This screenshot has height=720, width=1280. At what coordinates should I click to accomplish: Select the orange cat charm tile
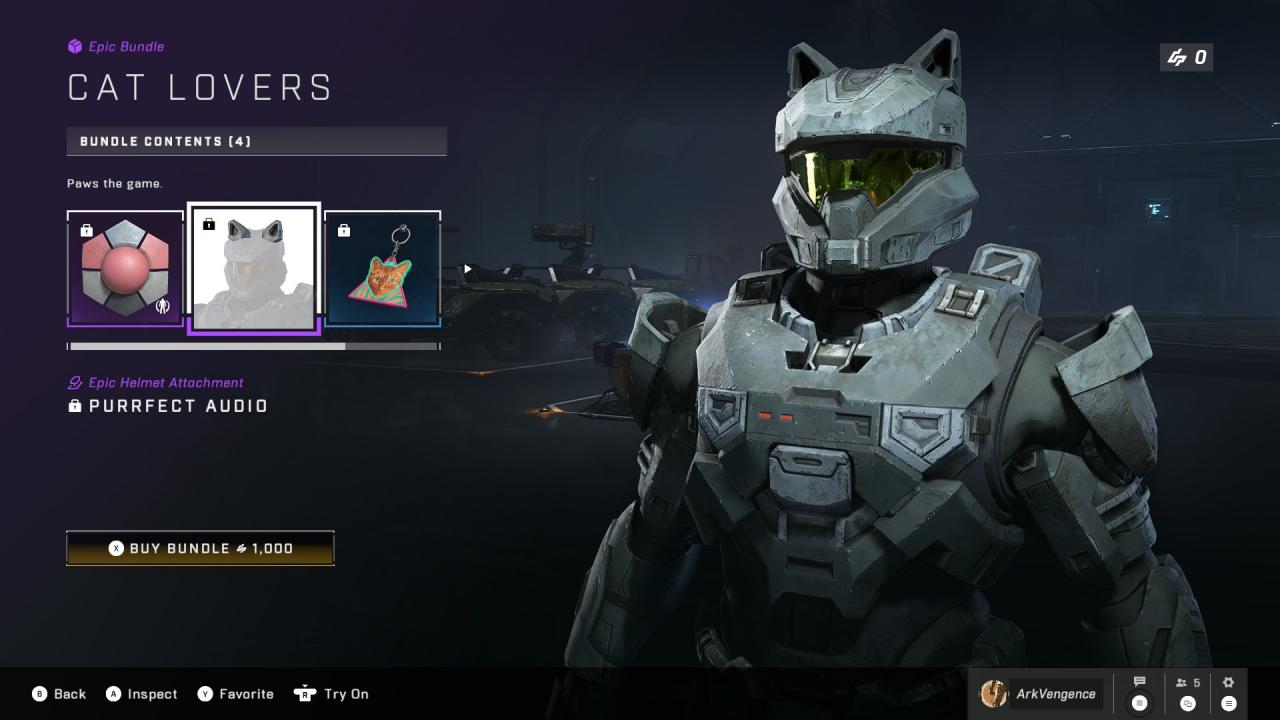[x=383, y=268]
